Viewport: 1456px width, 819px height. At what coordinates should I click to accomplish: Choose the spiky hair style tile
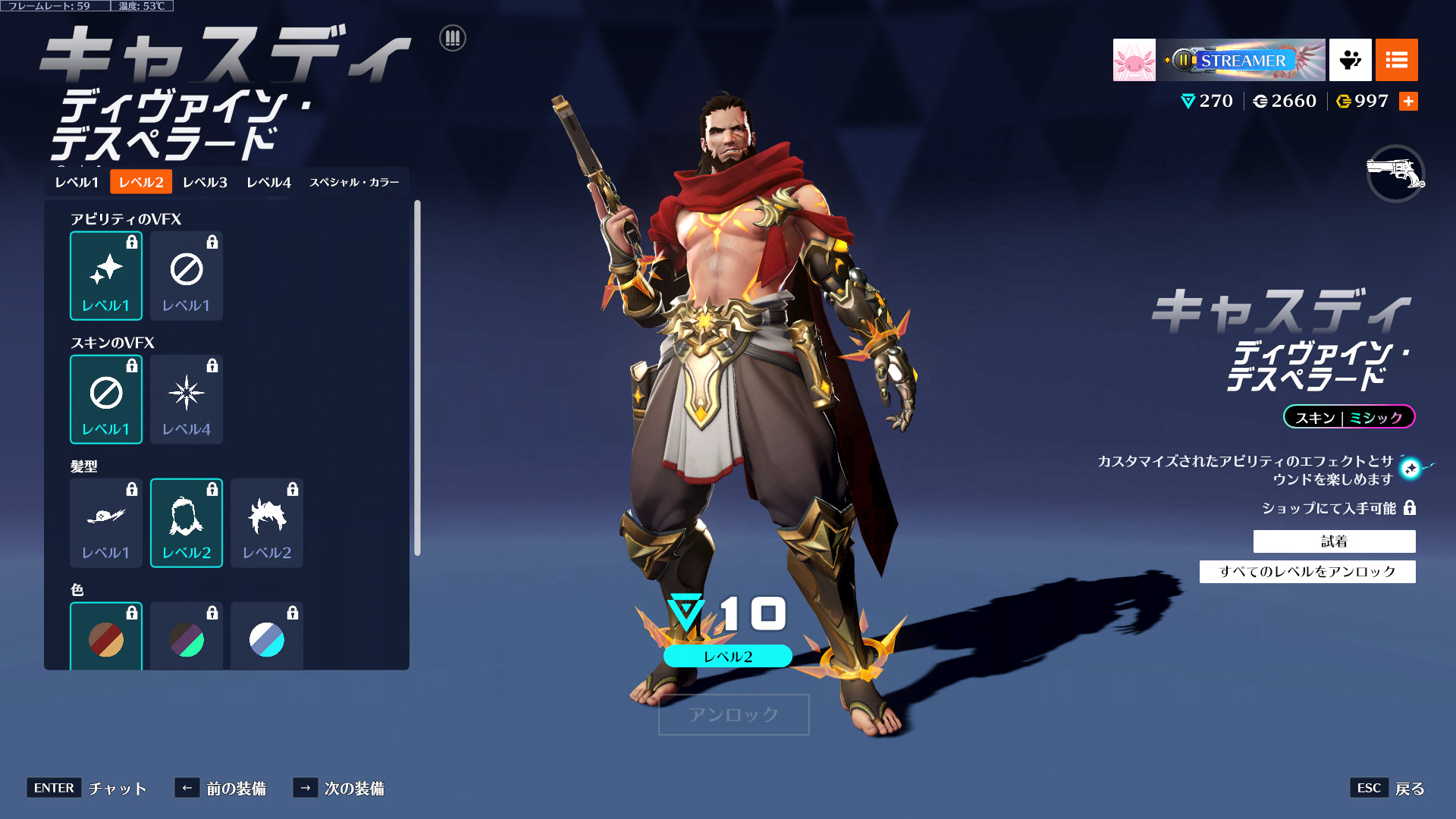[267, 522]
